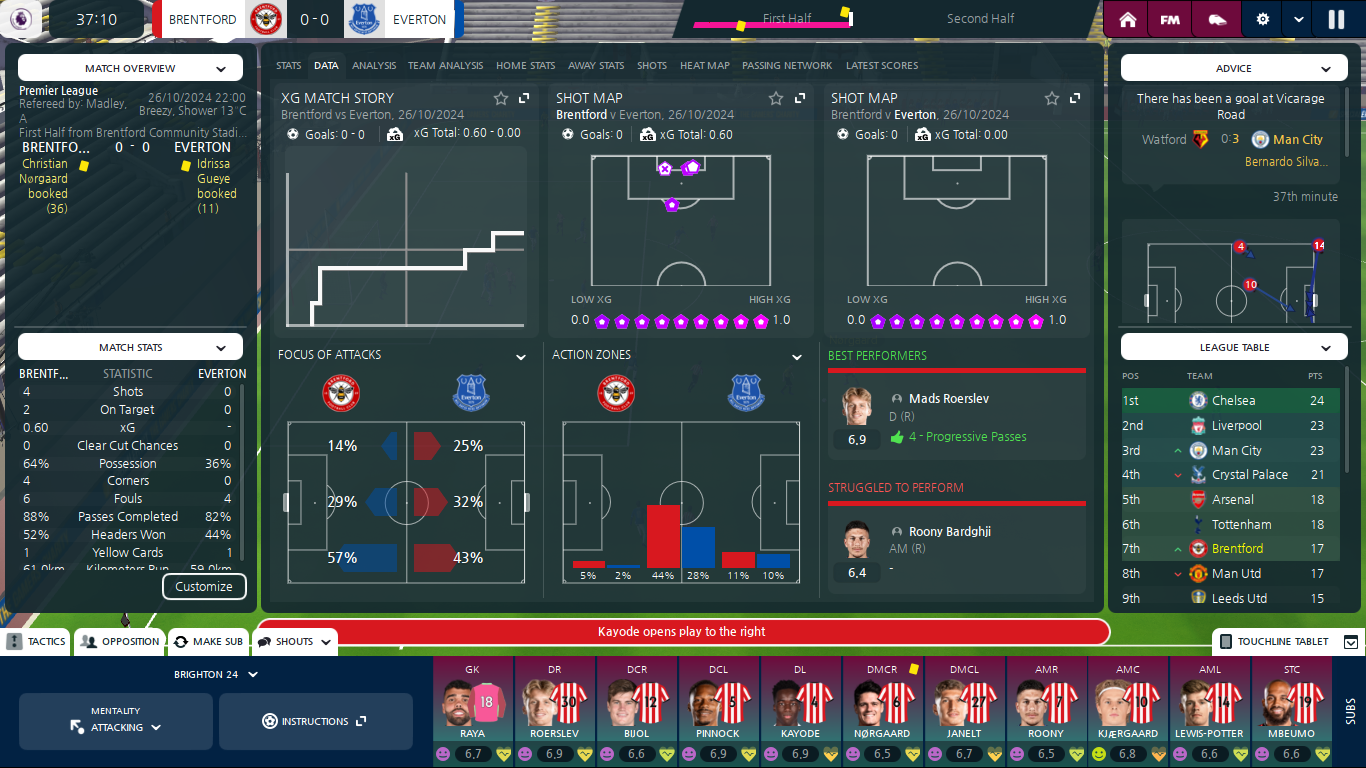Change the Attacking mentality dropdown

coord(116,721)
